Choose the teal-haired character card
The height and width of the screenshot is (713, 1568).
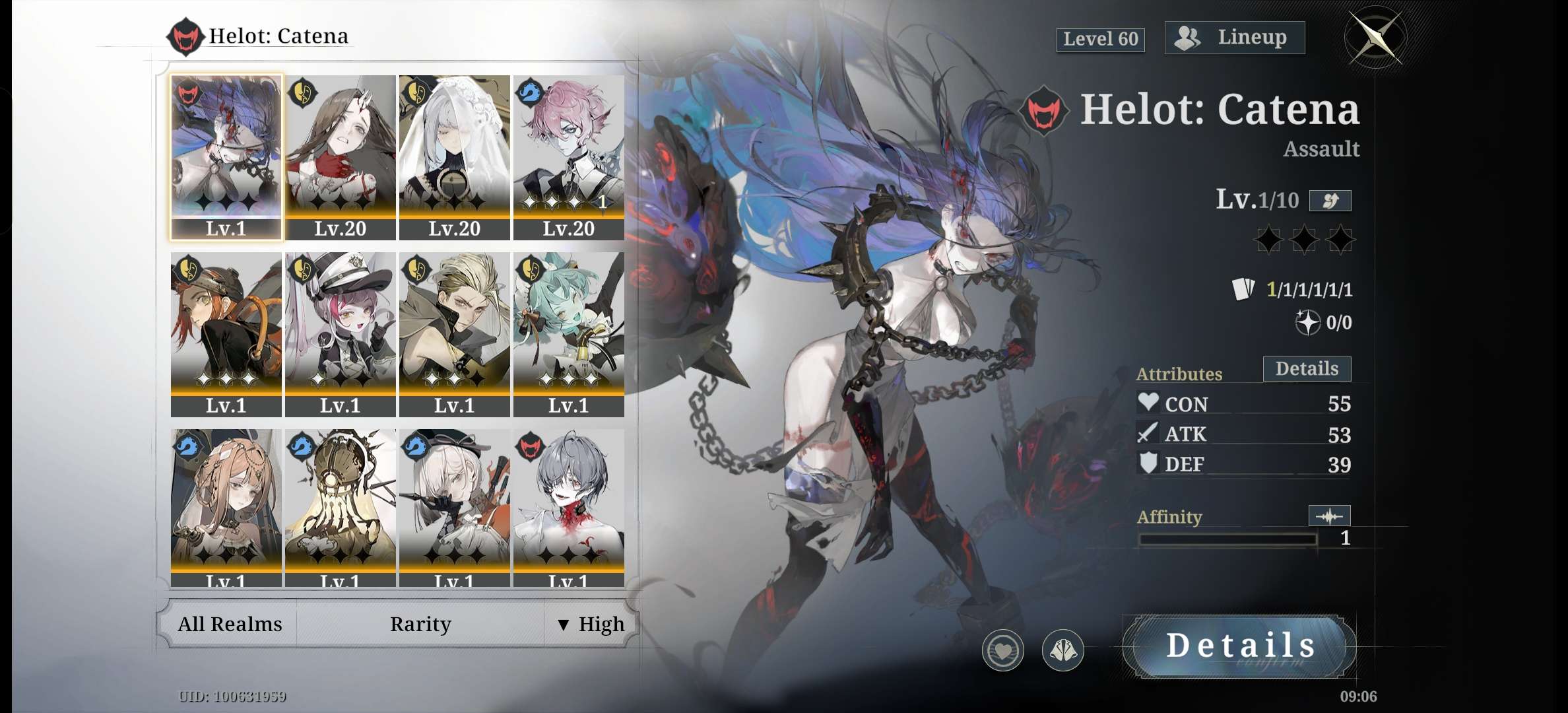pyautogui.click(x=569, y=333)
